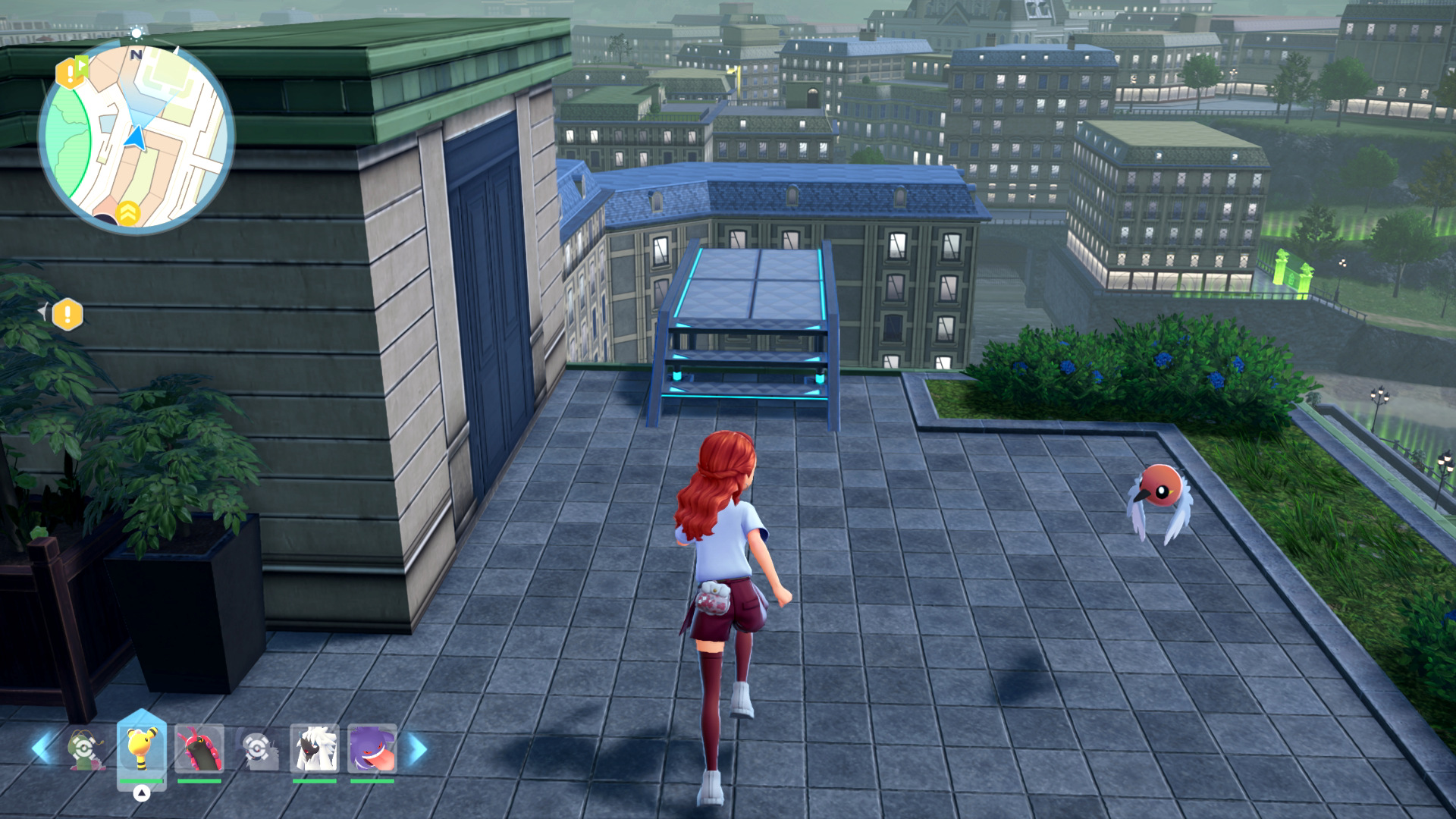Pick the greyed-out Absol party slot
This screenshot has width=1456, height=819.
(257, 749)
